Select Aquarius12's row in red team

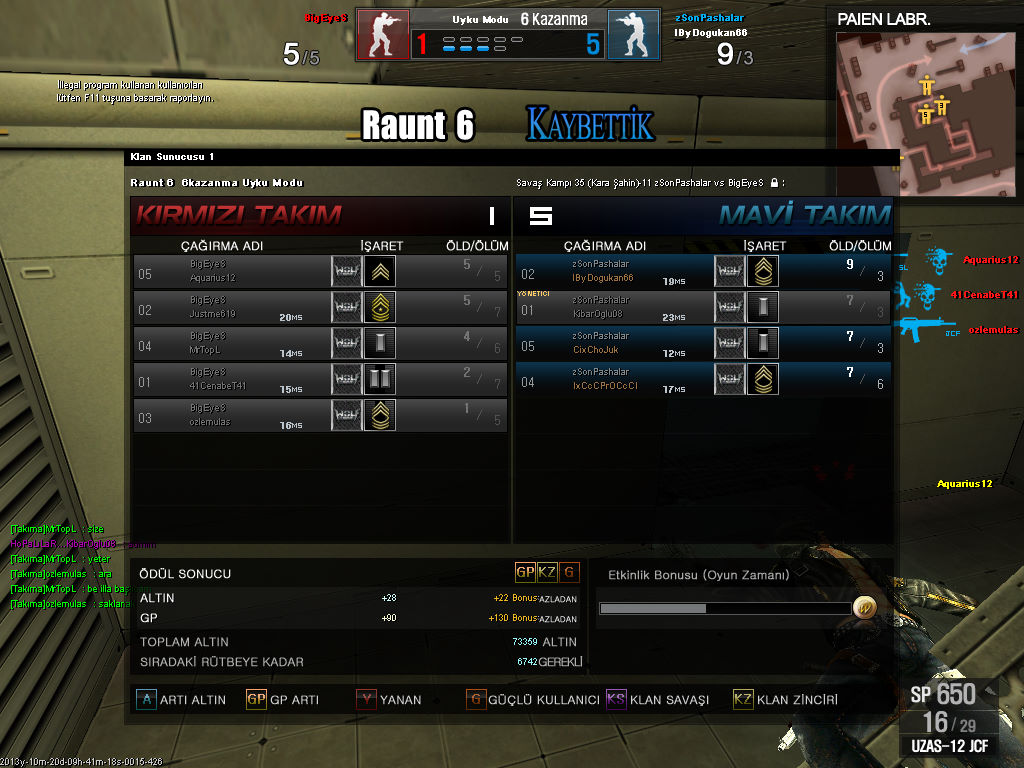click(x=320, y=271)
